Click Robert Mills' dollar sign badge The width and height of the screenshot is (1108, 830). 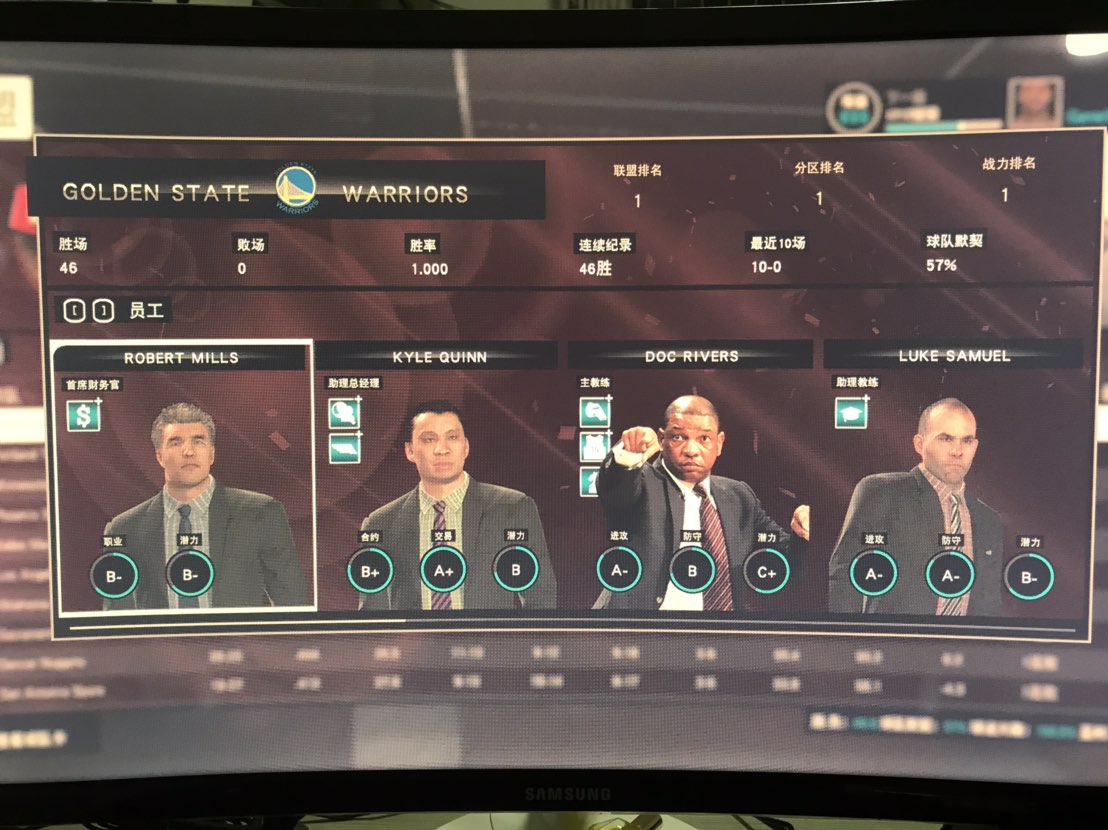click(x=83, y=415)
